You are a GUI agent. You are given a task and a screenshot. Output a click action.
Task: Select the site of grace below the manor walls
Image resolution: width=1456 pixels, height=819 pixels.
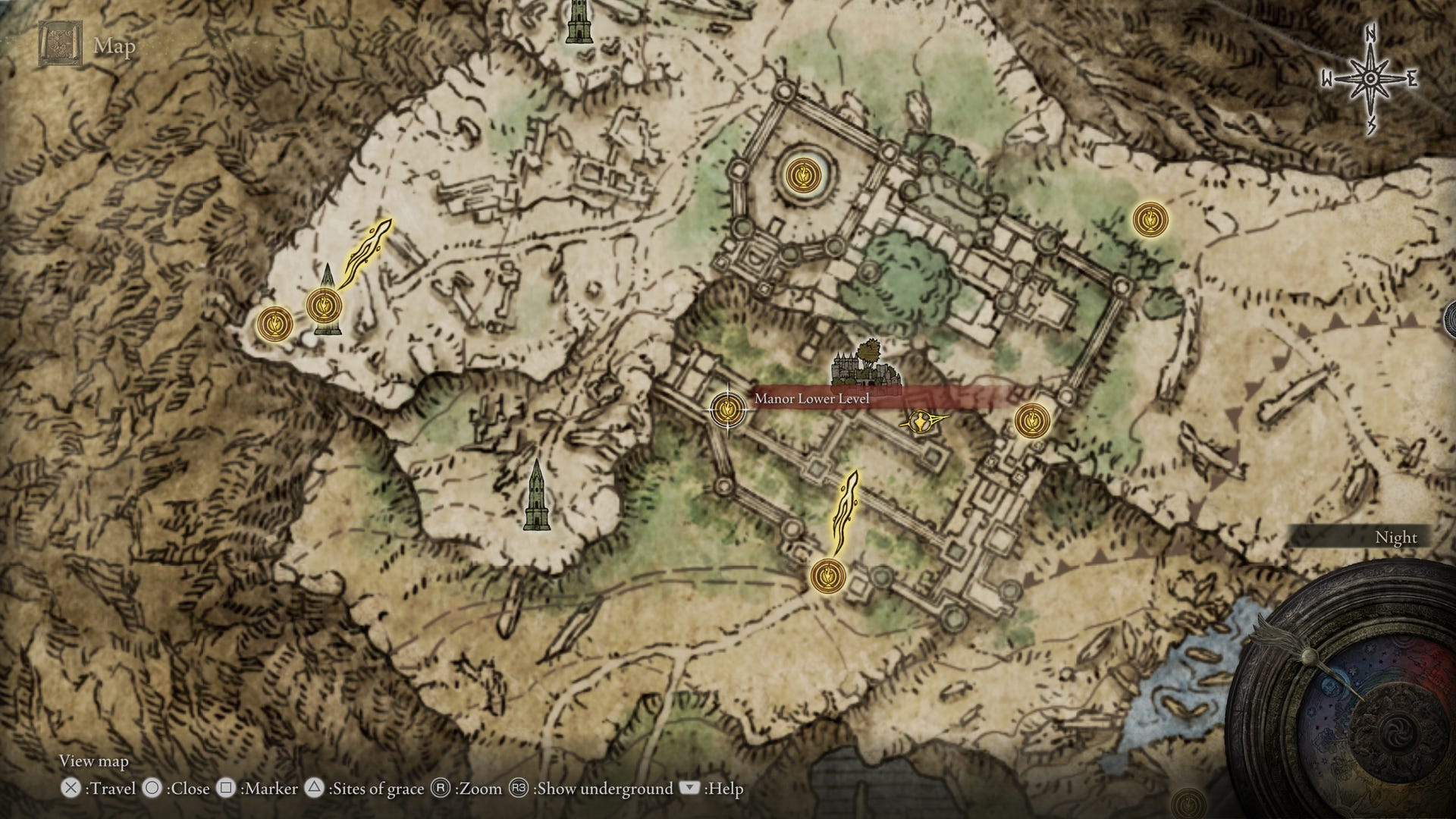(x=827, y=577)
